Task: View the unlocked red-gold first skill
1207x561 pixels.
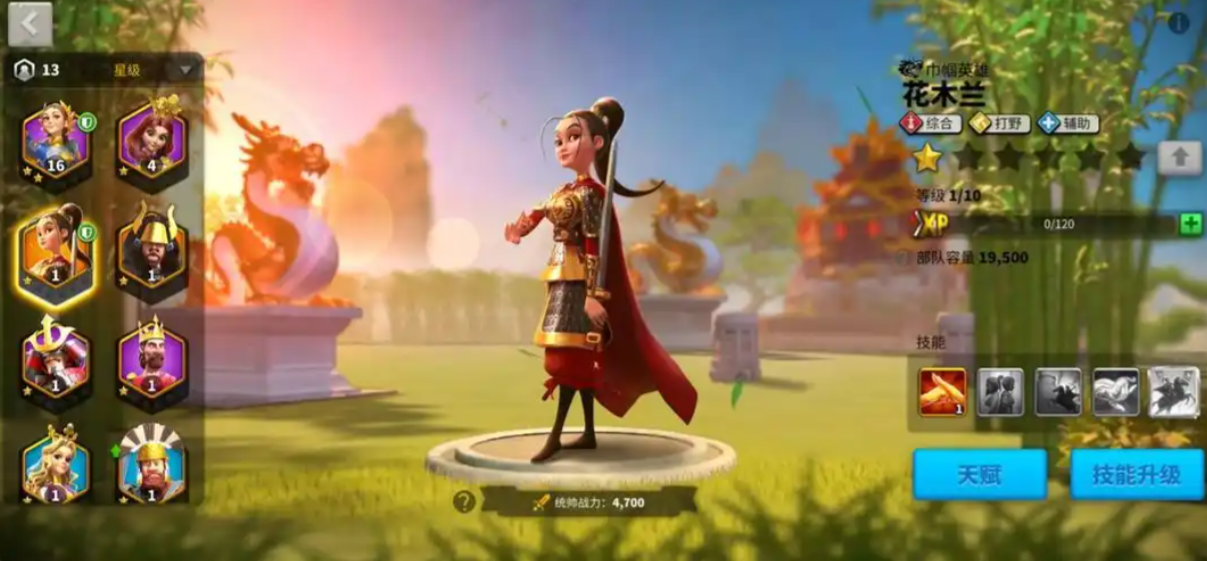Action: point(943,391)
